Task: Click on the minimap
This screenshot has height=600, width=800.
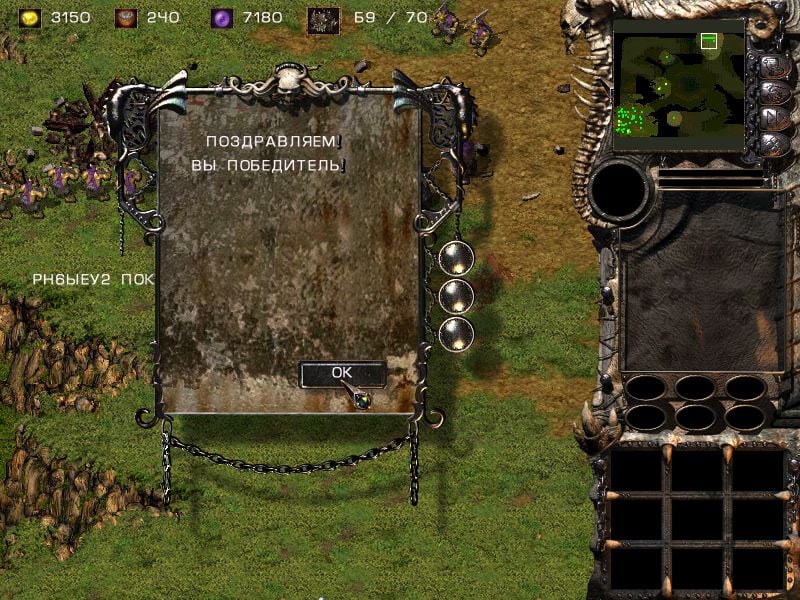Action: tap(679, 85)
